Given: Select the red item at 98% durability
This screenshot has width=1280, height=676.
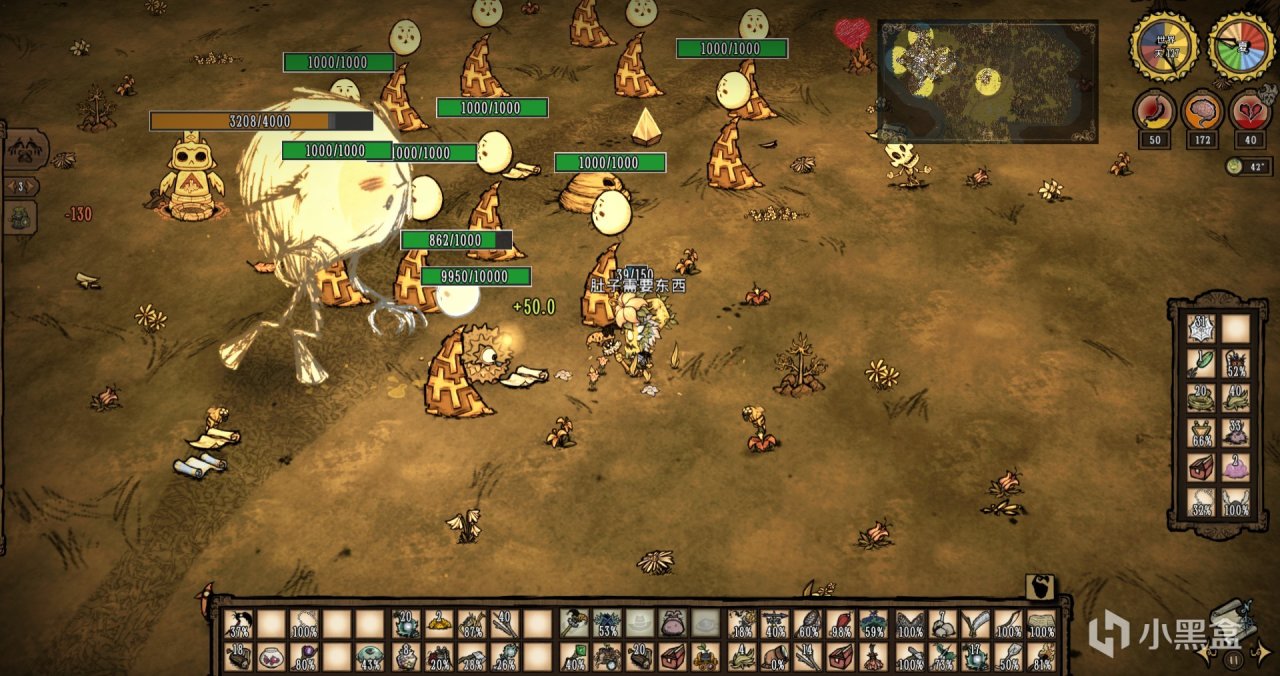Looking at the screenshot, I should point(841,625).
